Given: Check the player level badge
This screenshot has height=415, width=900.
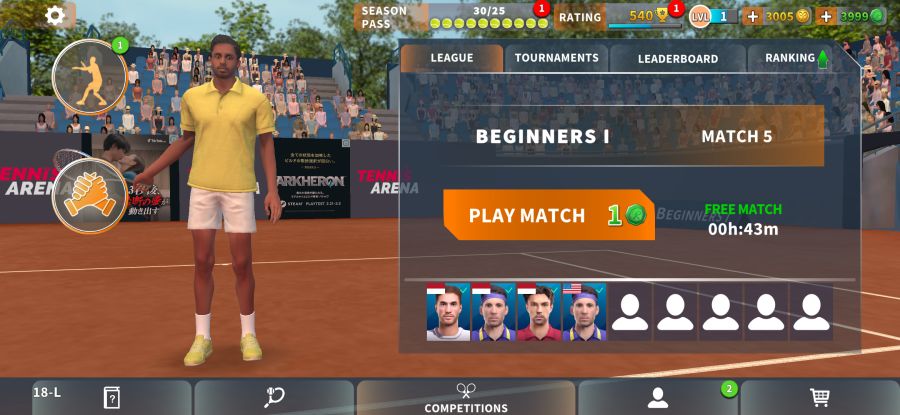Looking at the screenshot, I should (x=713, y=16).
